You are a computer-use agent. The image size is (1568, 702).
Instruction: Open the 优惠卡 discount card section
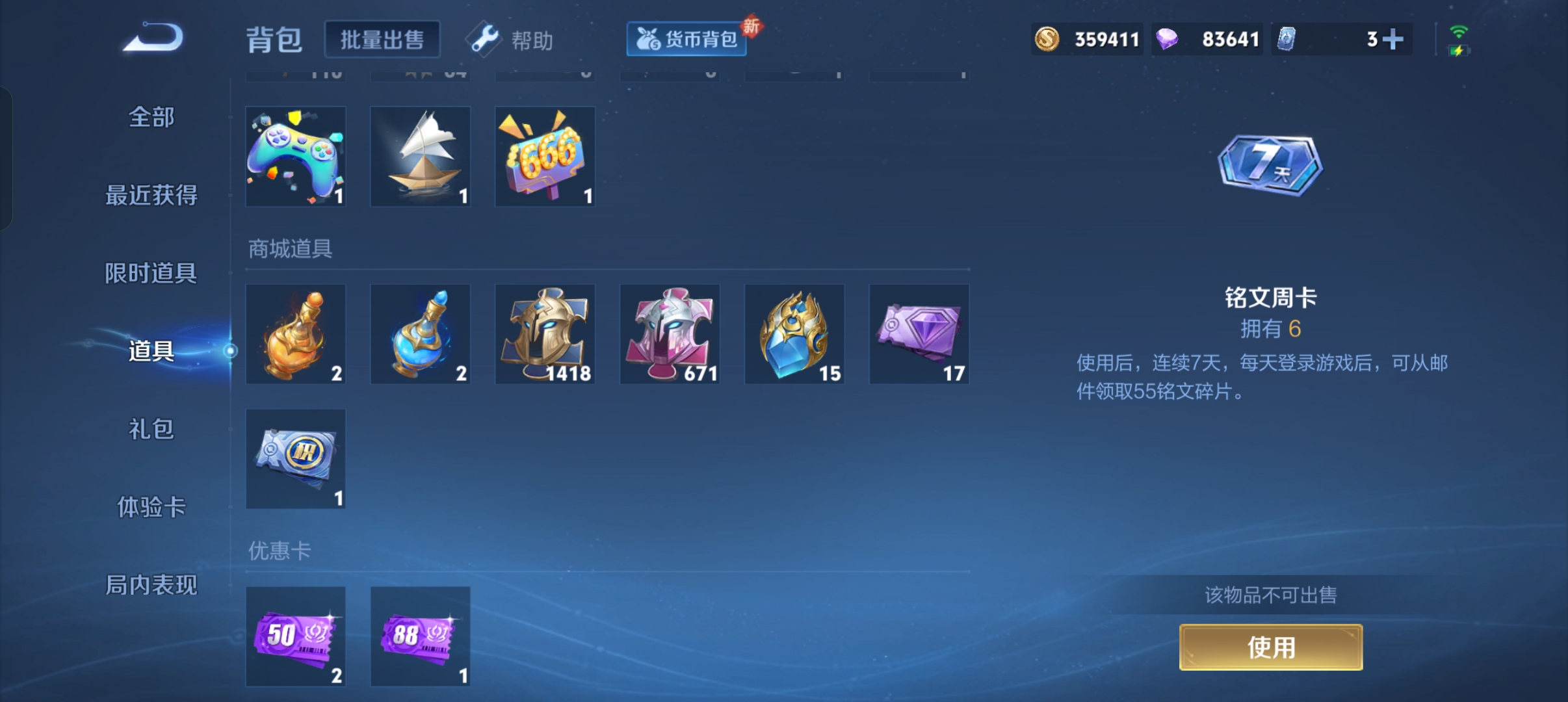tap(280, 549)
